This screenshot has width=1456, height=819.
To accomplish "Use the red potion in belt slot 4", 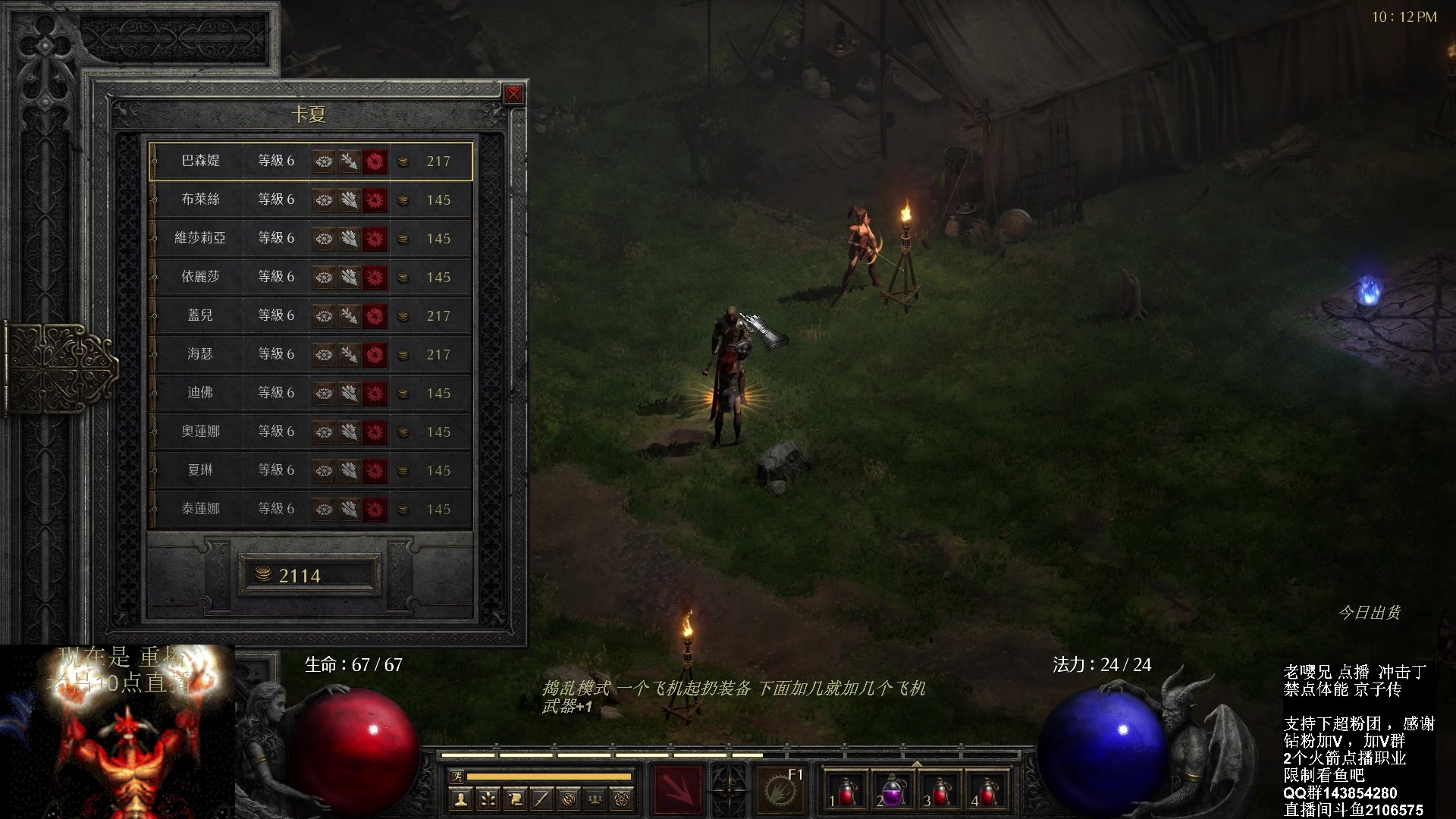I will click(x=987, y=791).
